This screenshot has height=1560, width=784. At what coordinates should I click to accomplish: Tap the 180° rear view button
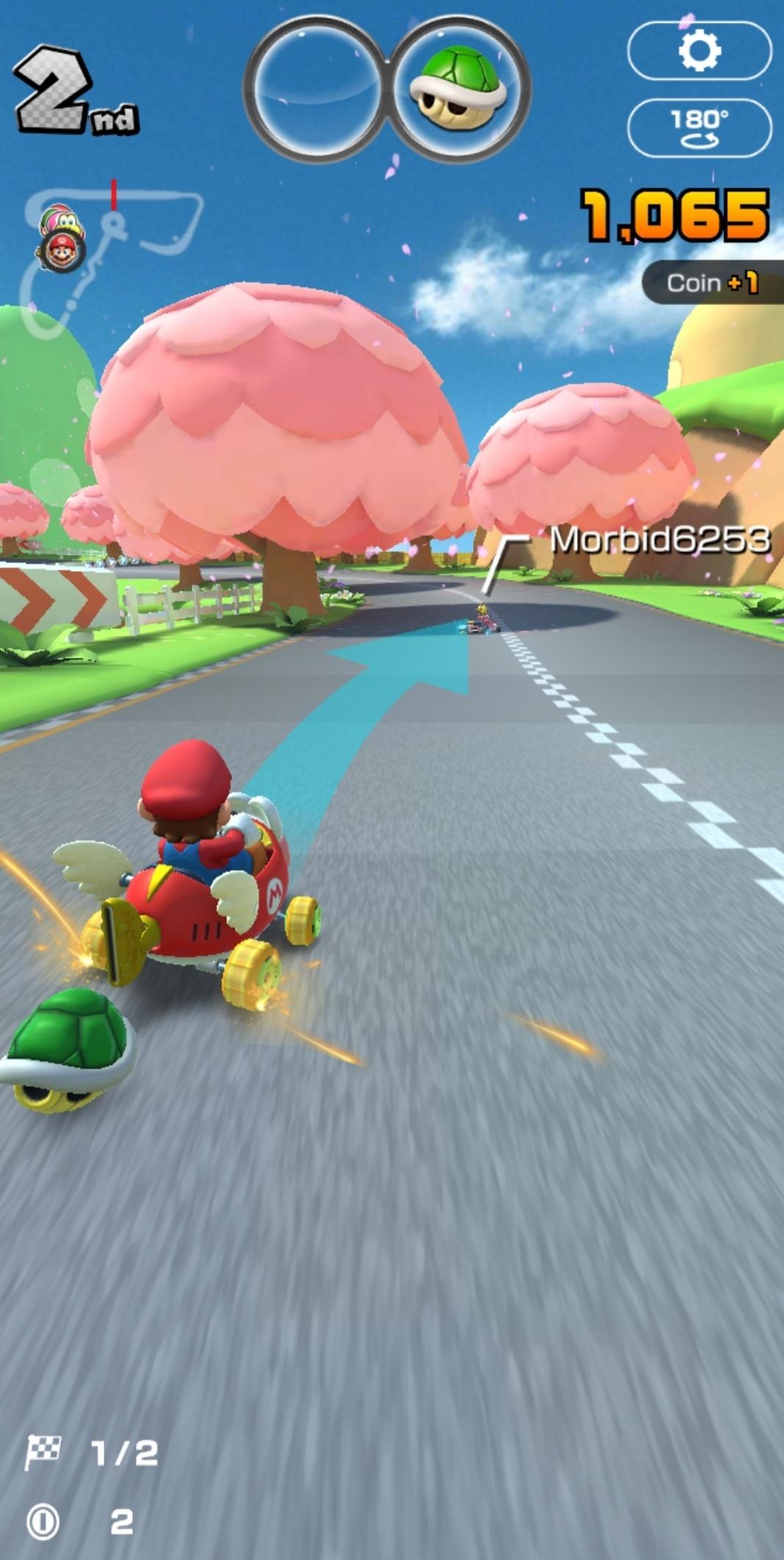[699, 128]
